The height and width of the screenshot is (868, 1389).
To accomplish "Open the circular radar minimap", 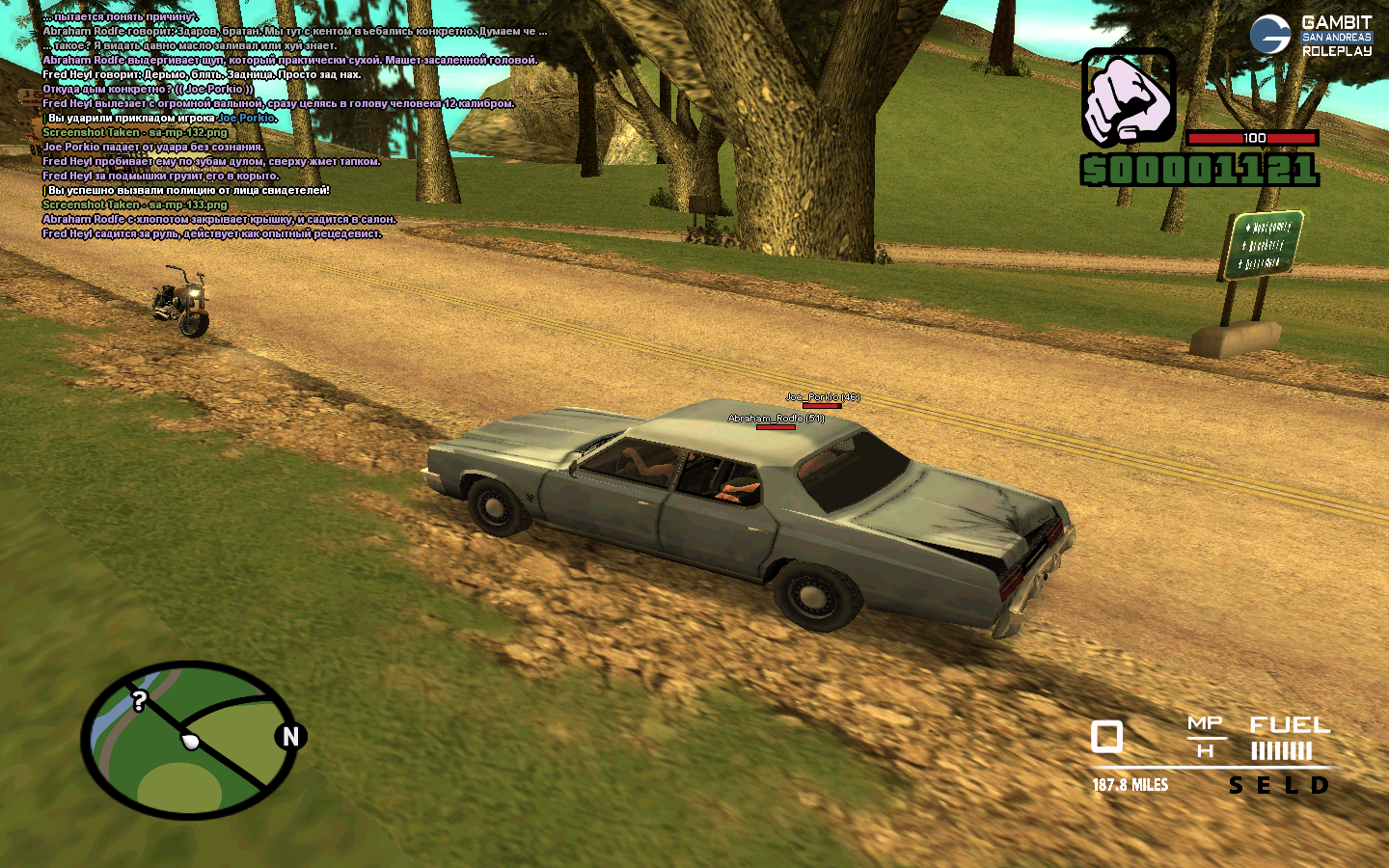I will 188,740.
